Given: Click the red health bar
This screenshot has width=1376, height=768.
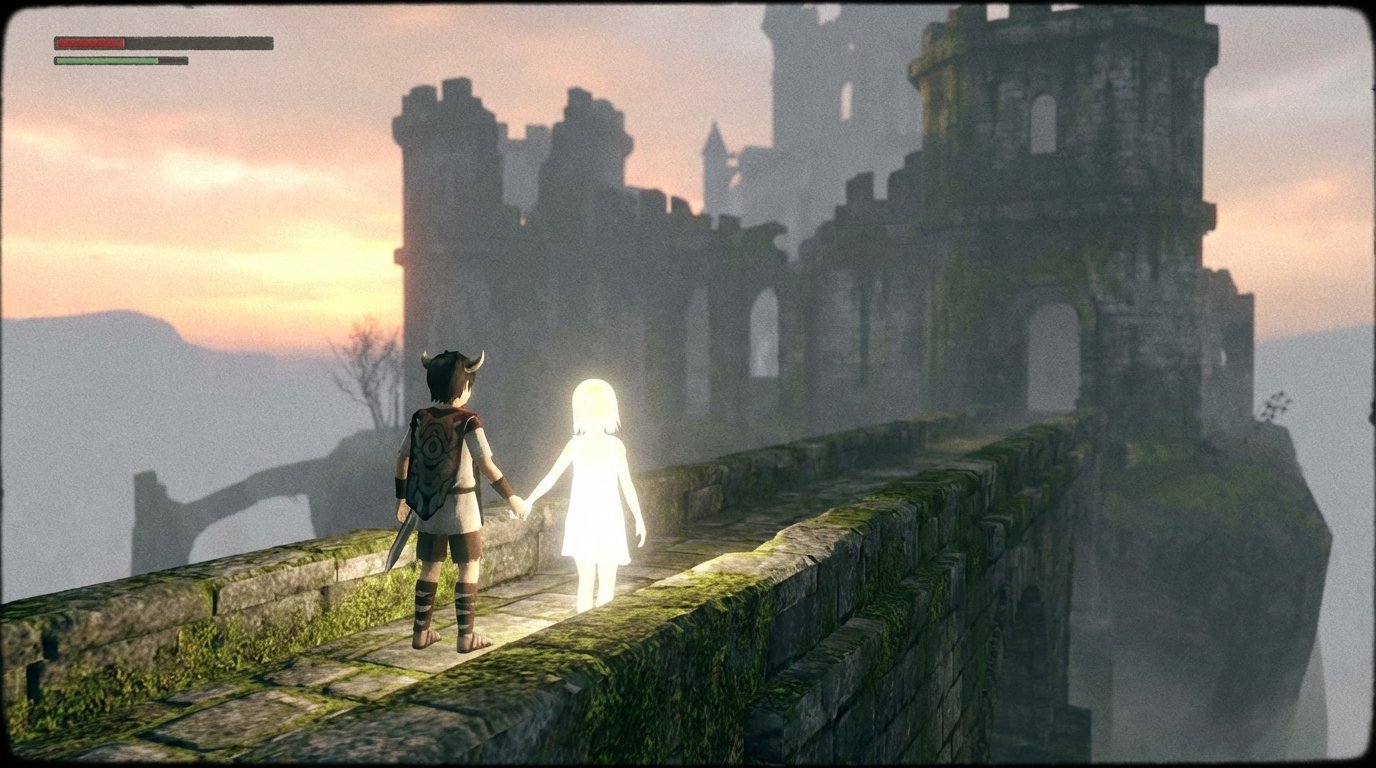Looking at the screenshot, I should pos(88,43).
